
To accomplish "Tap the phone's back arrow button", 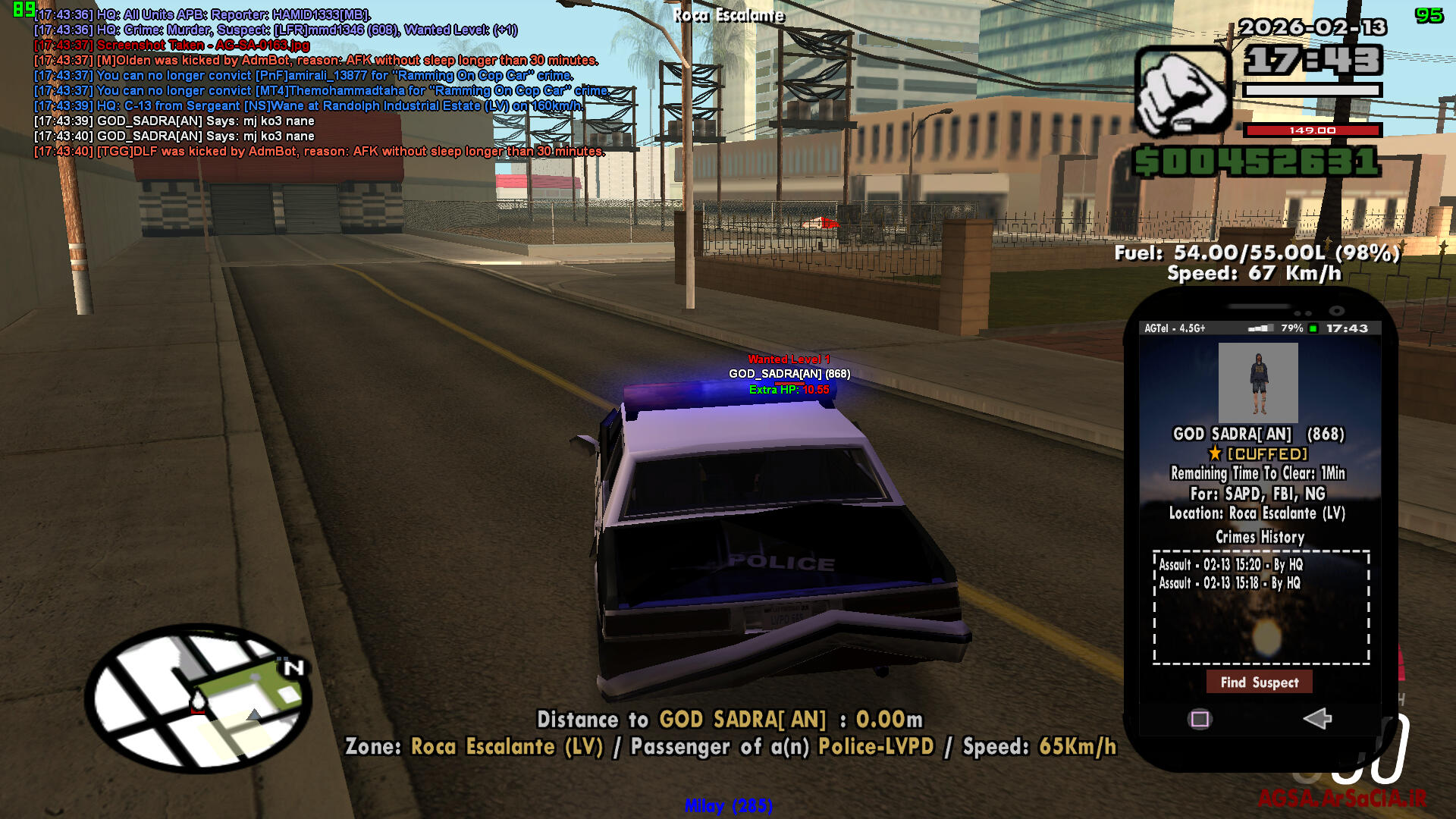I will click(1317, 718).
